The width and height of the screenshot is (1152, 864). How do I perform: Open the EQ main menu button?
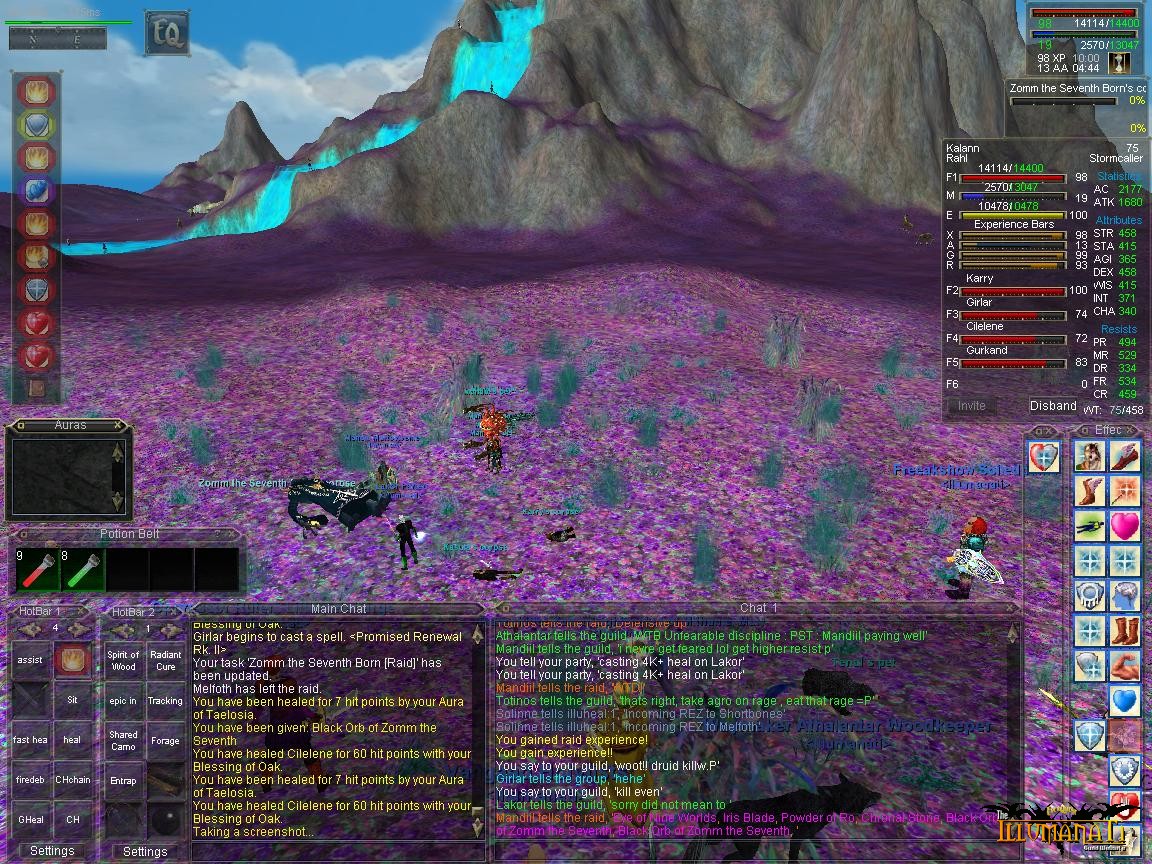(166, 33)
